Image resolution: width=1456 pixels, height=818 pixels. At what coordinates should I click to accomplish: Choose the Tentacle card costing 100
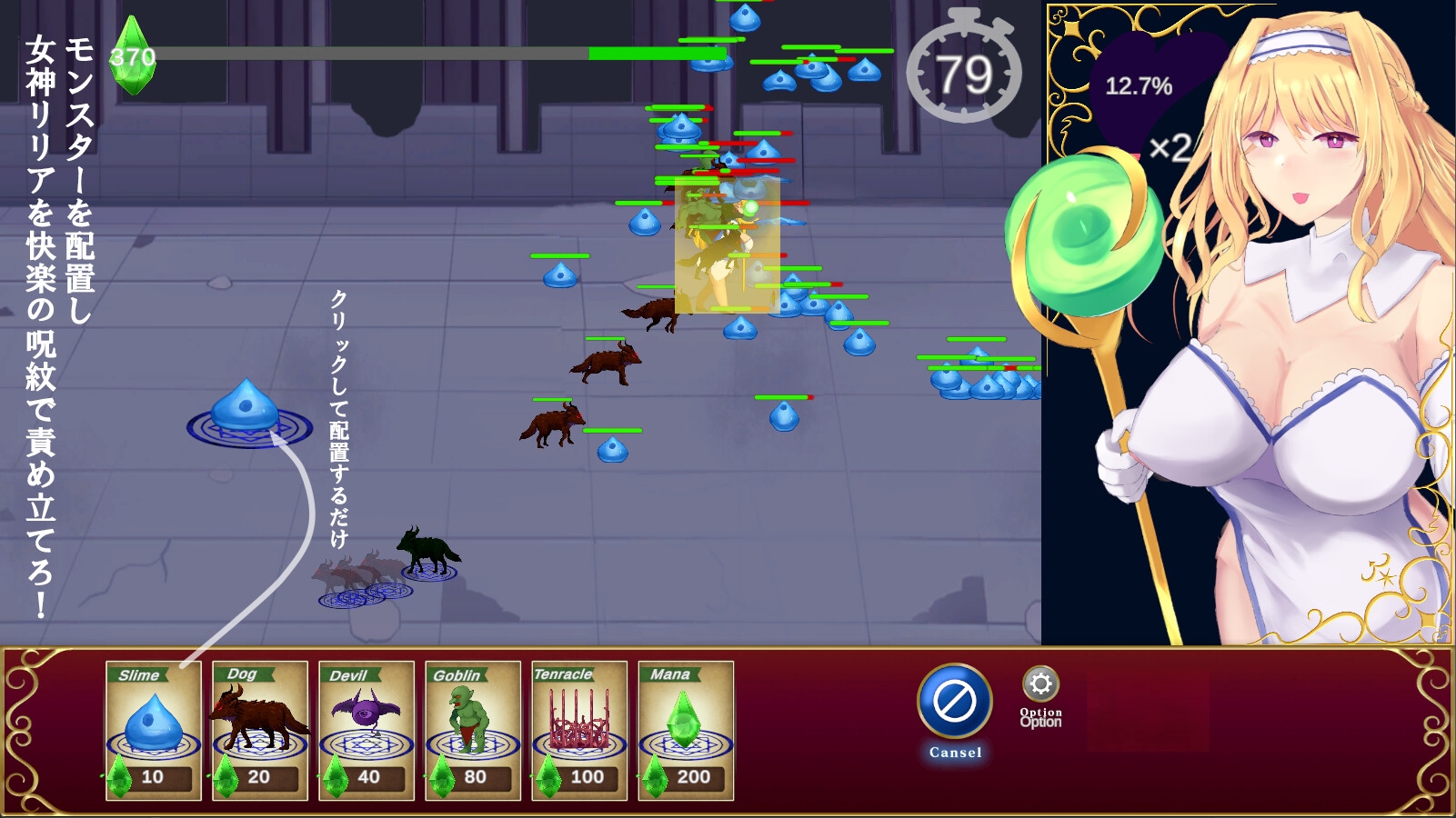click(x=579, y=730)
